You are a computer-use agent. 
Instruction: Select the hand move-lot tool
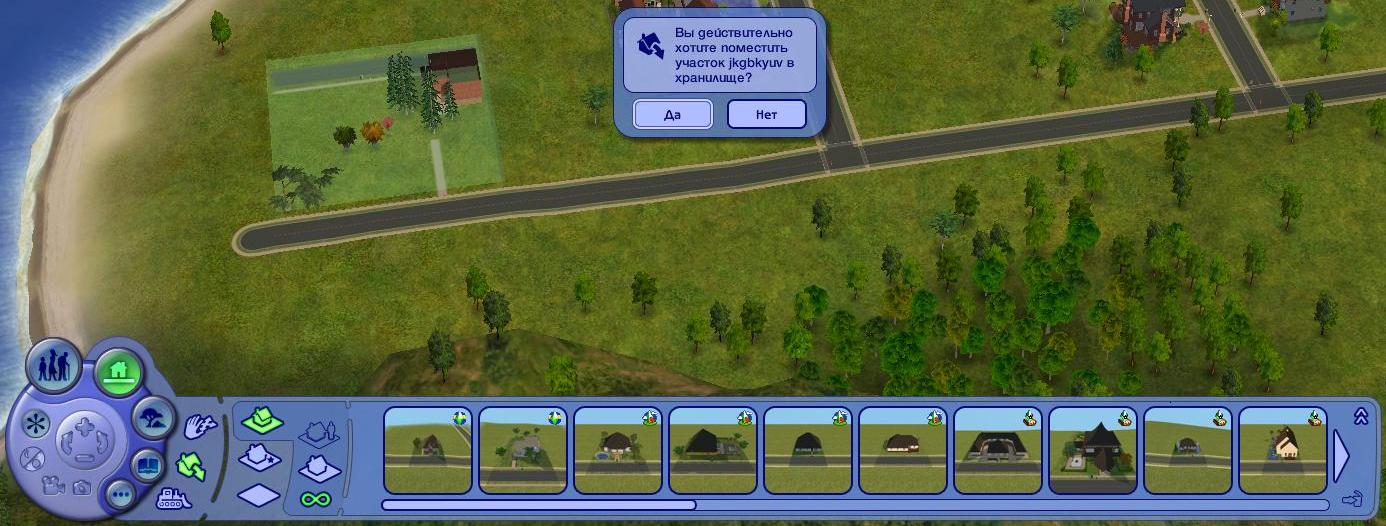[201, 428]
